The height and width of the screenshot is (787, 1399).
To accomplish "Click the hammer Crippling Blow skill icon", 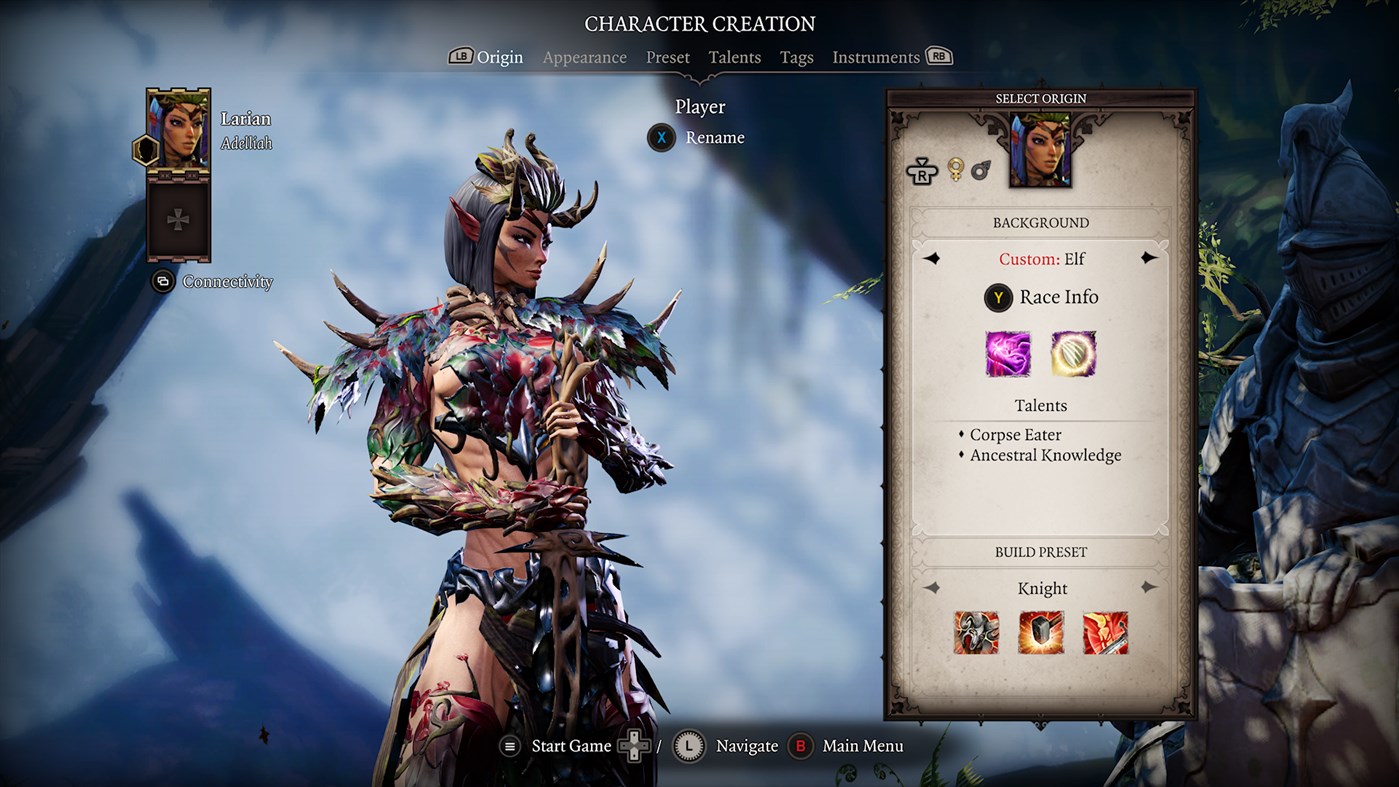I will coord(1041,633).
